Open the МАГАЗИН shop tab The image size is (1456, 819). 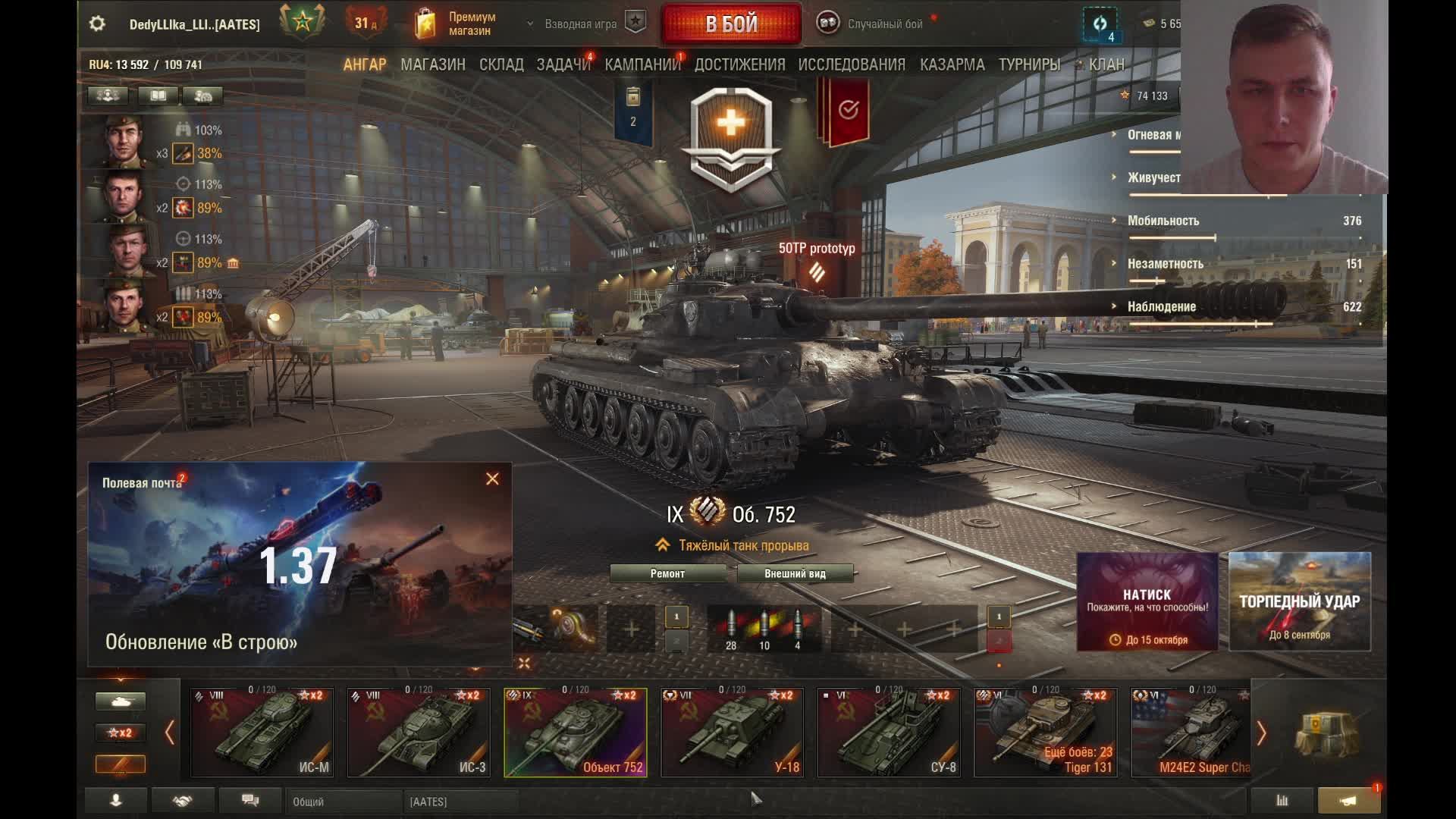[433, 65]
